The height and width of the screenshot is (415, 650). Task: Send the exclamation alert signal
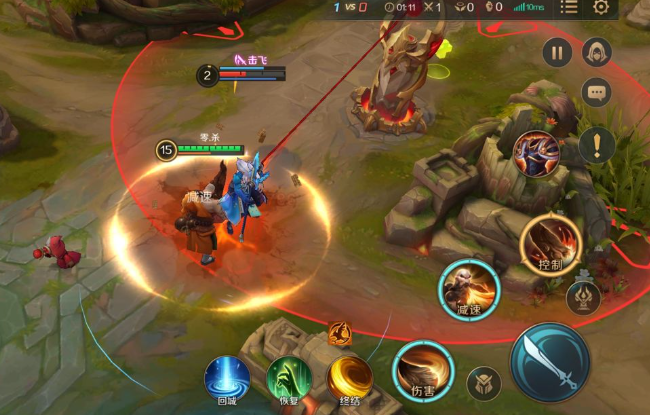tap(597, 144)
